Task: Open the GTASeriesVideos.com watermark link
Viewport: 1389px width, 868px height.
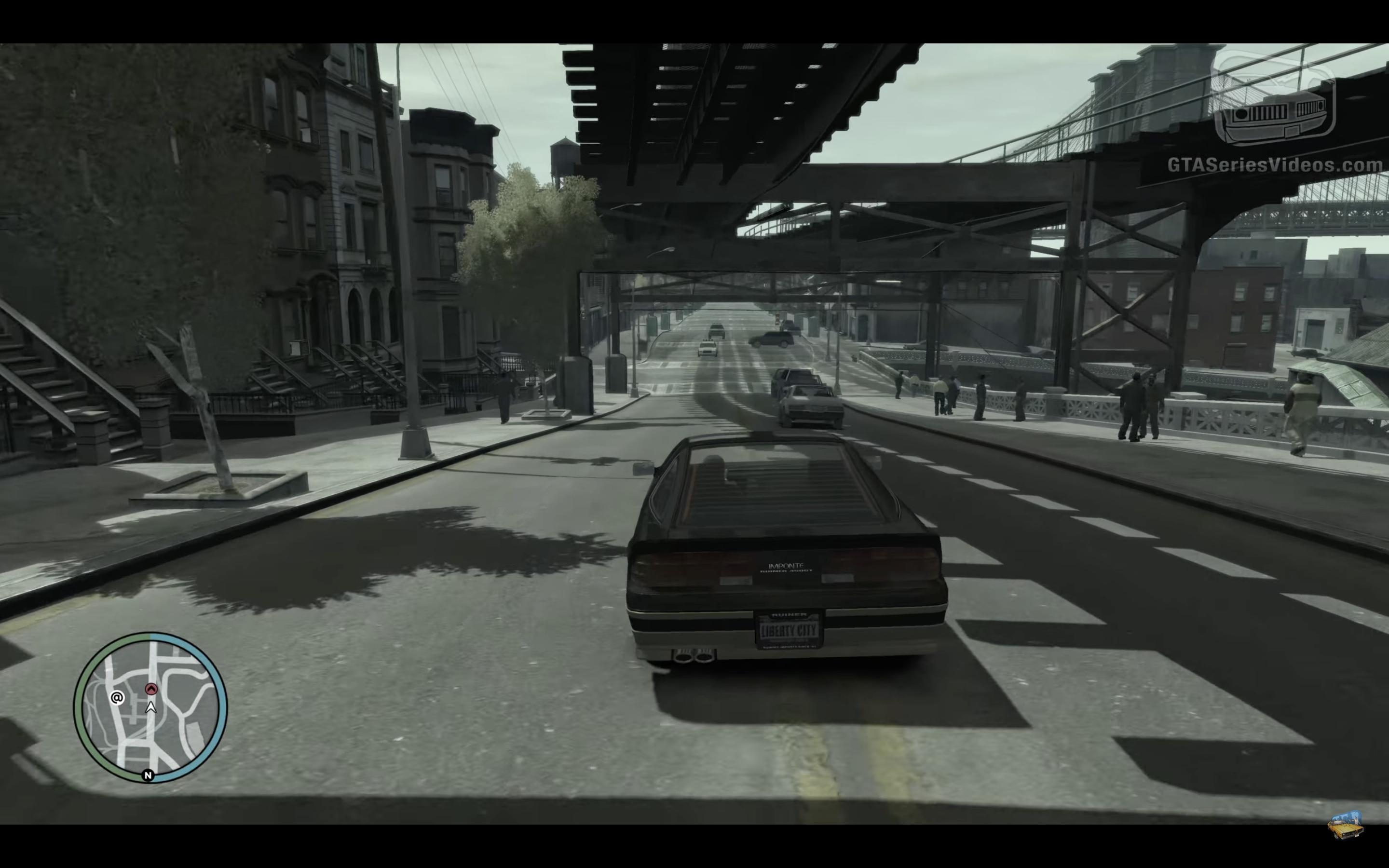Action: (x=1275, y=165)
